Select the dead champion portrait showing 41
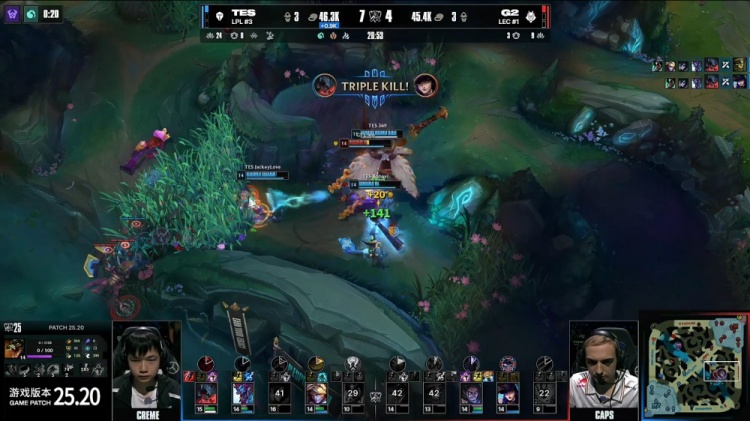This screenshot has height=421, width=750. pos(279,392)
